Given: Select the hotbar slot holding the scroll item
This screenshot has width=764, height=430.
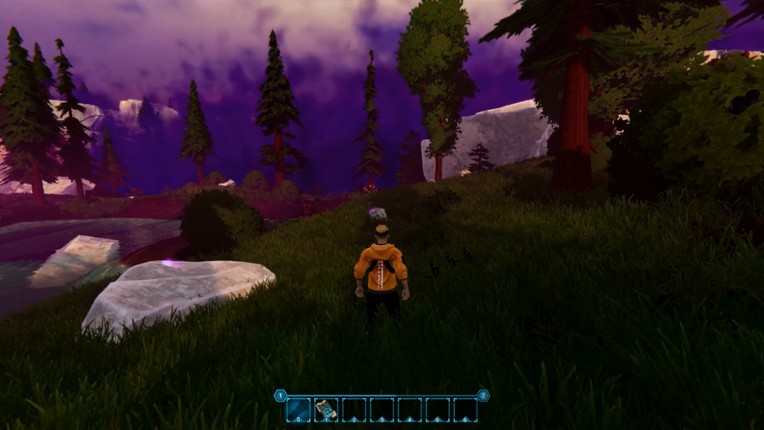Looking at the screenshot, I should tap(326, 409).
